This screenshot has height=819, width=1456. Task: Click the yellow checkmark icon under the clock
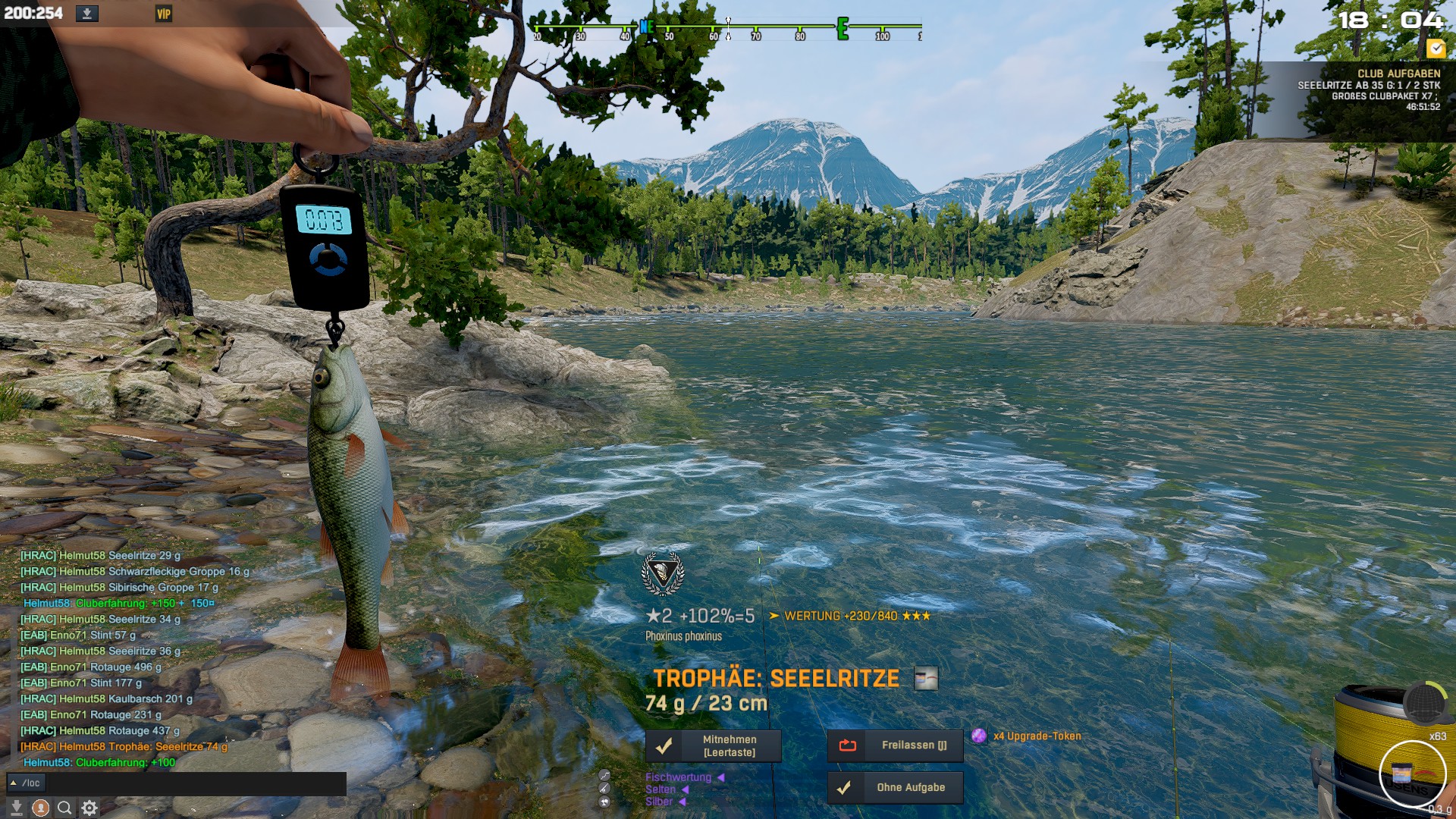pos(1436,49)
